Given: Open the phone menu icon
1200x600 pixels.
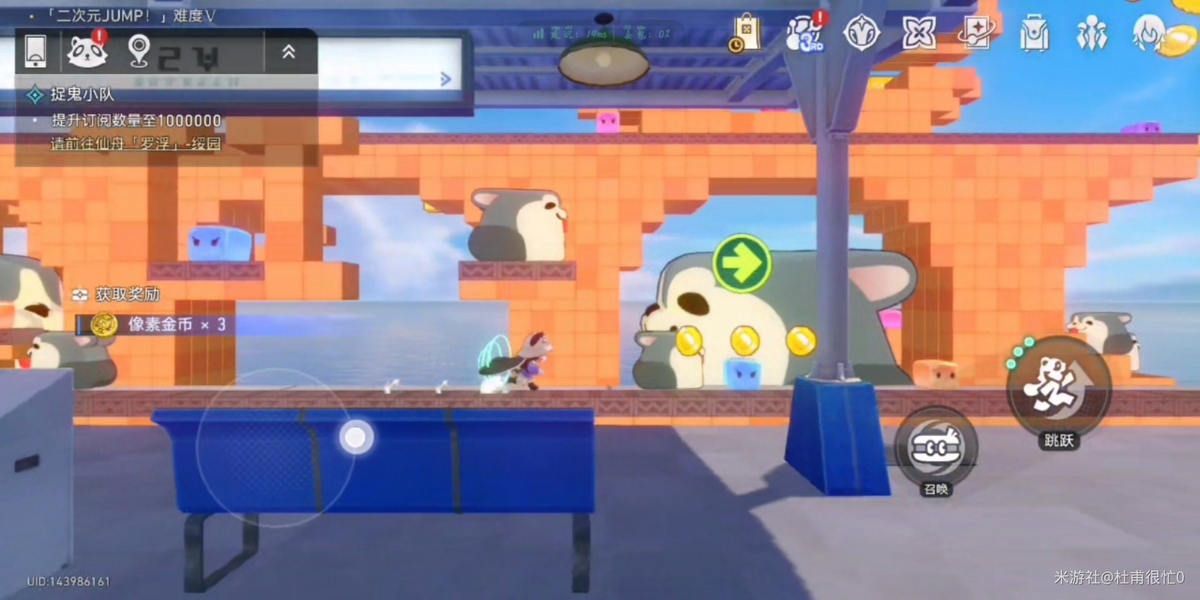Looking at the screenshot, I should [36, 51].
